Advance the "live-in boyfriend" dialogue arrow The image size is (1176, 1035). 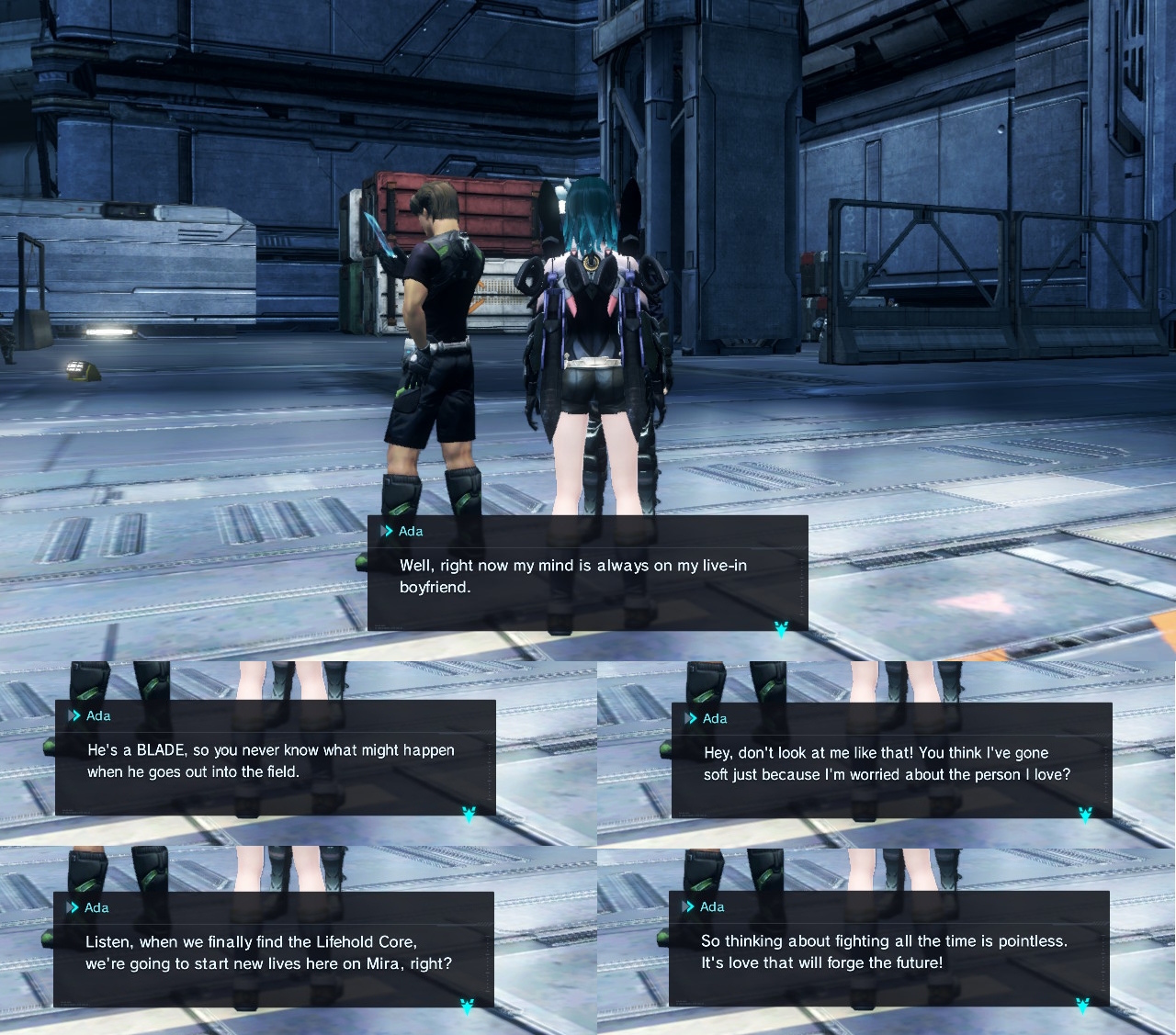click(x=781, y=629)
